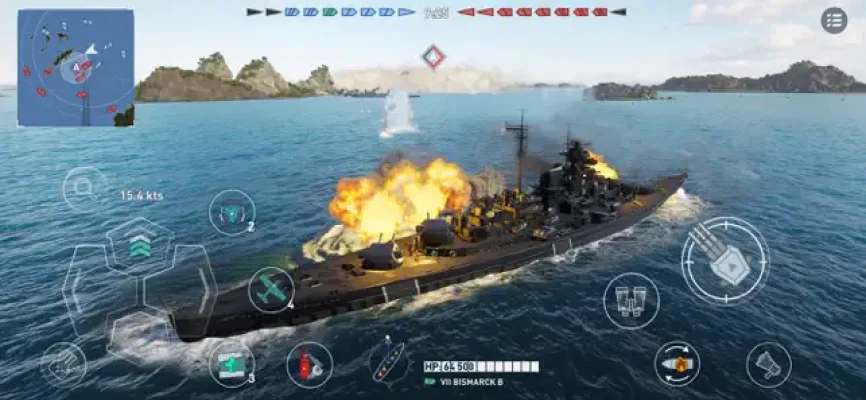Fire the main battery turret button
Viewport: 866px width, 400px height.
[x=725, y=260]
